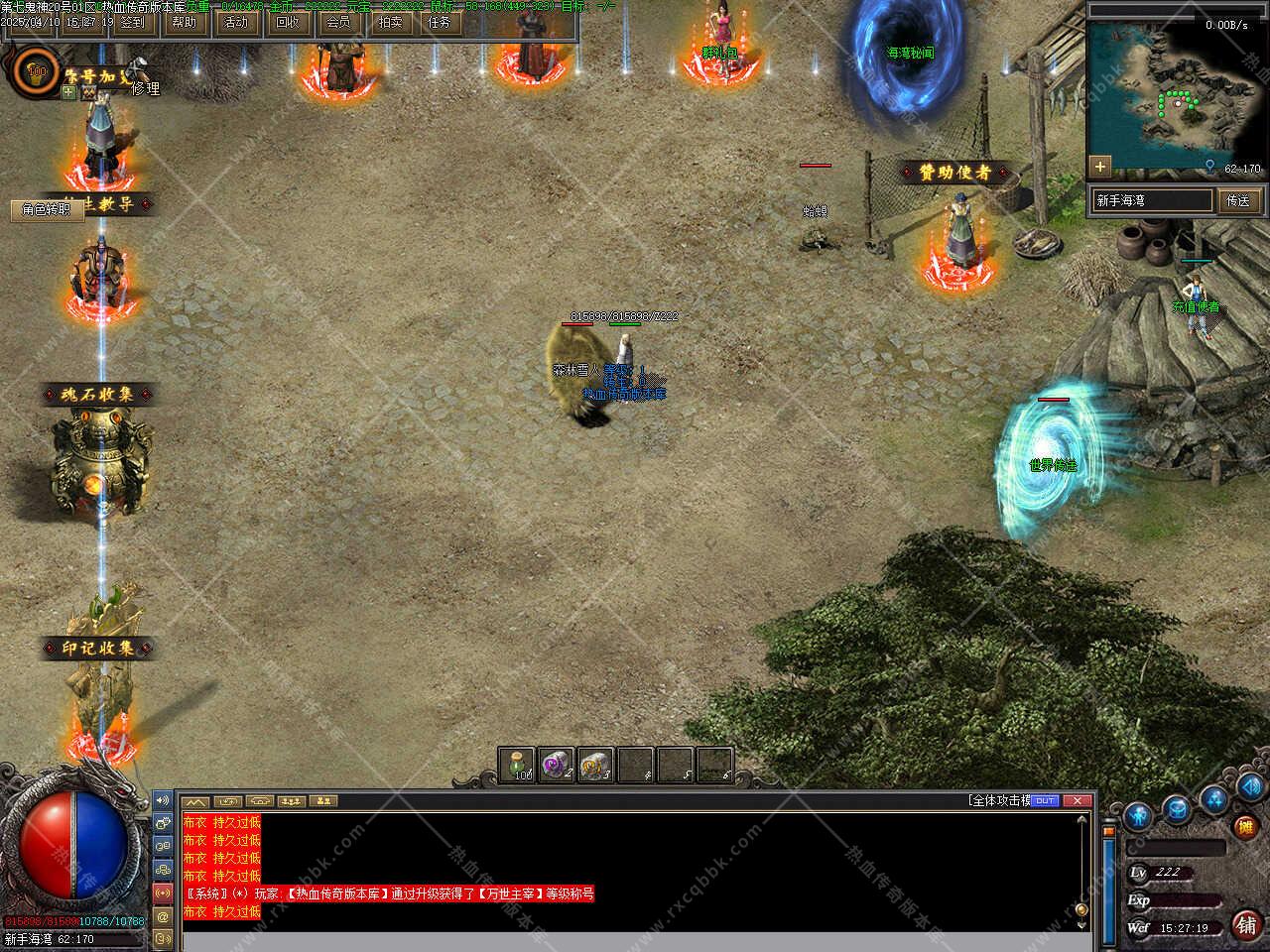Image resolution: width=1270 pixels, height=952 pixels.
Task: Open the 回收 recycle menu
Action: tap(287, 22)
